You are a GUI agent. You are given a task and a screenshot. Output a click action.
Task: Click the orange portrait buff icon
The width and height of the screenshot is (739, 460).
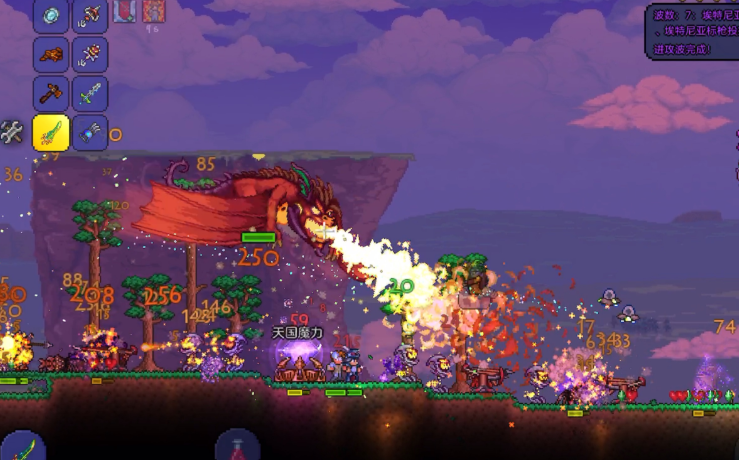coord(153,11)
